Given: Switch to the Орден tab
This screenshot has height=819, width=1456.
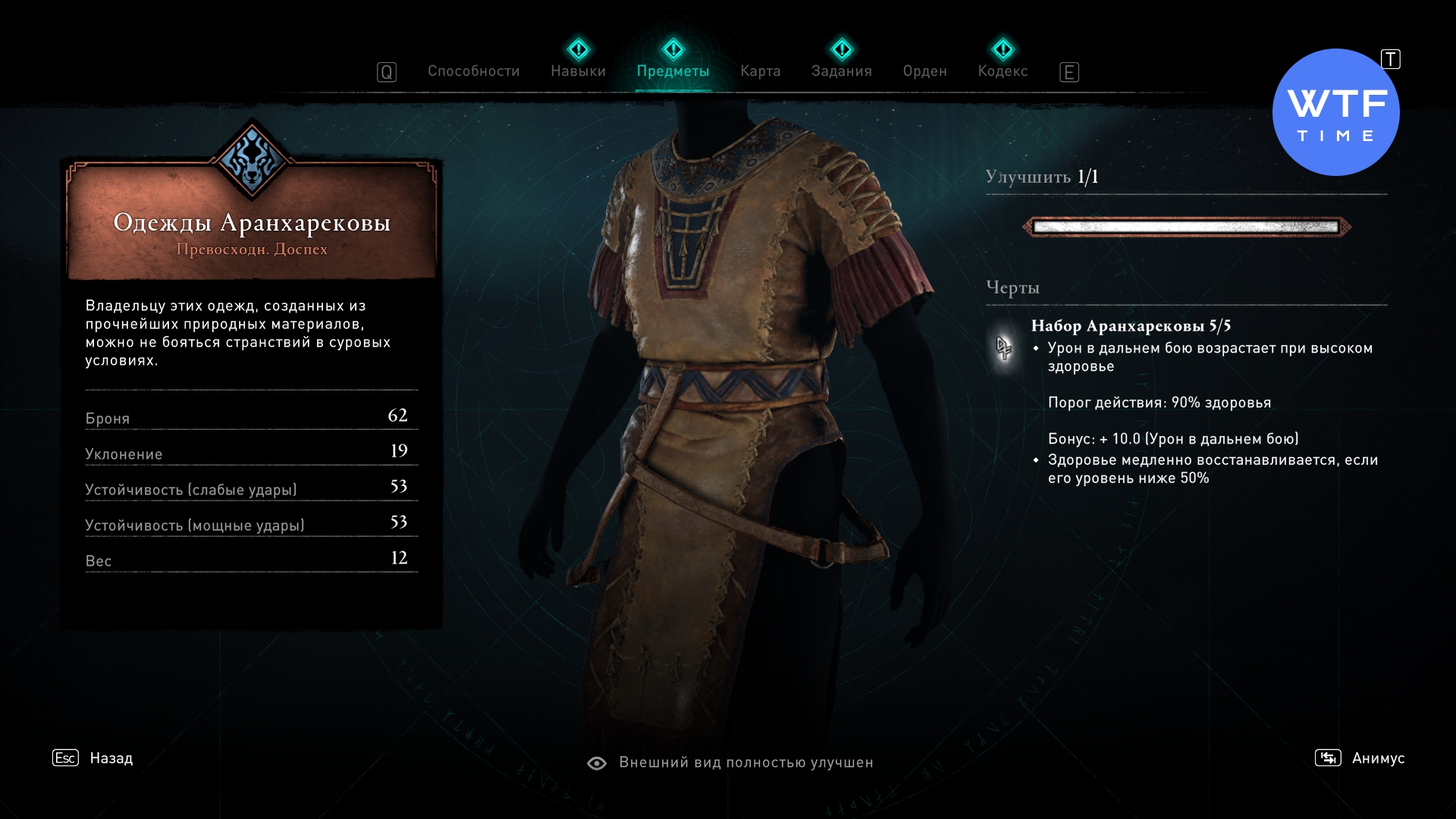Looking at the screenshot, I should pyautogui.click(x=924, y=71).
